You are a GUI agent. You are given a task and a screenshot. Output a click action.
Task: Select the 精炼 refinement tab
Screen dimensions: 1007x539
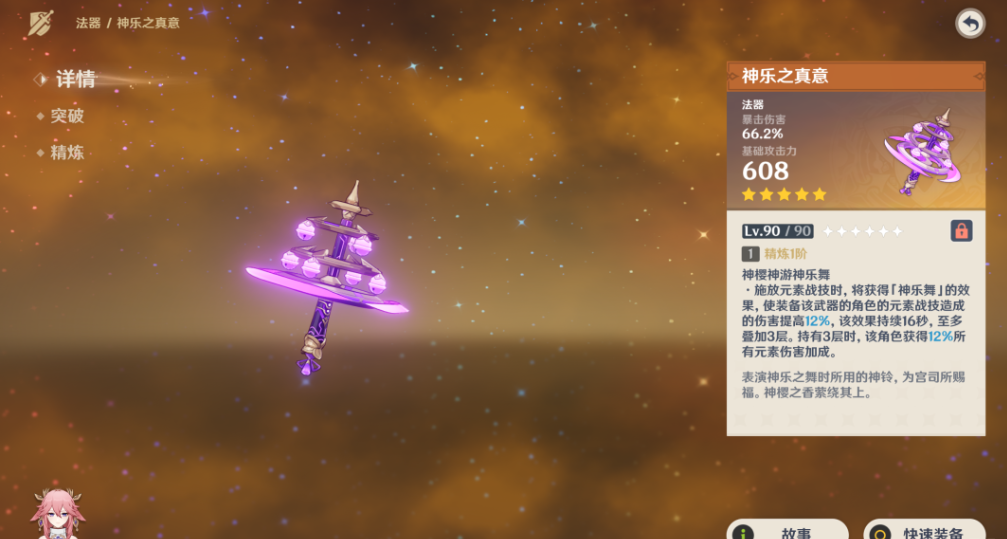tap(67, 153)
